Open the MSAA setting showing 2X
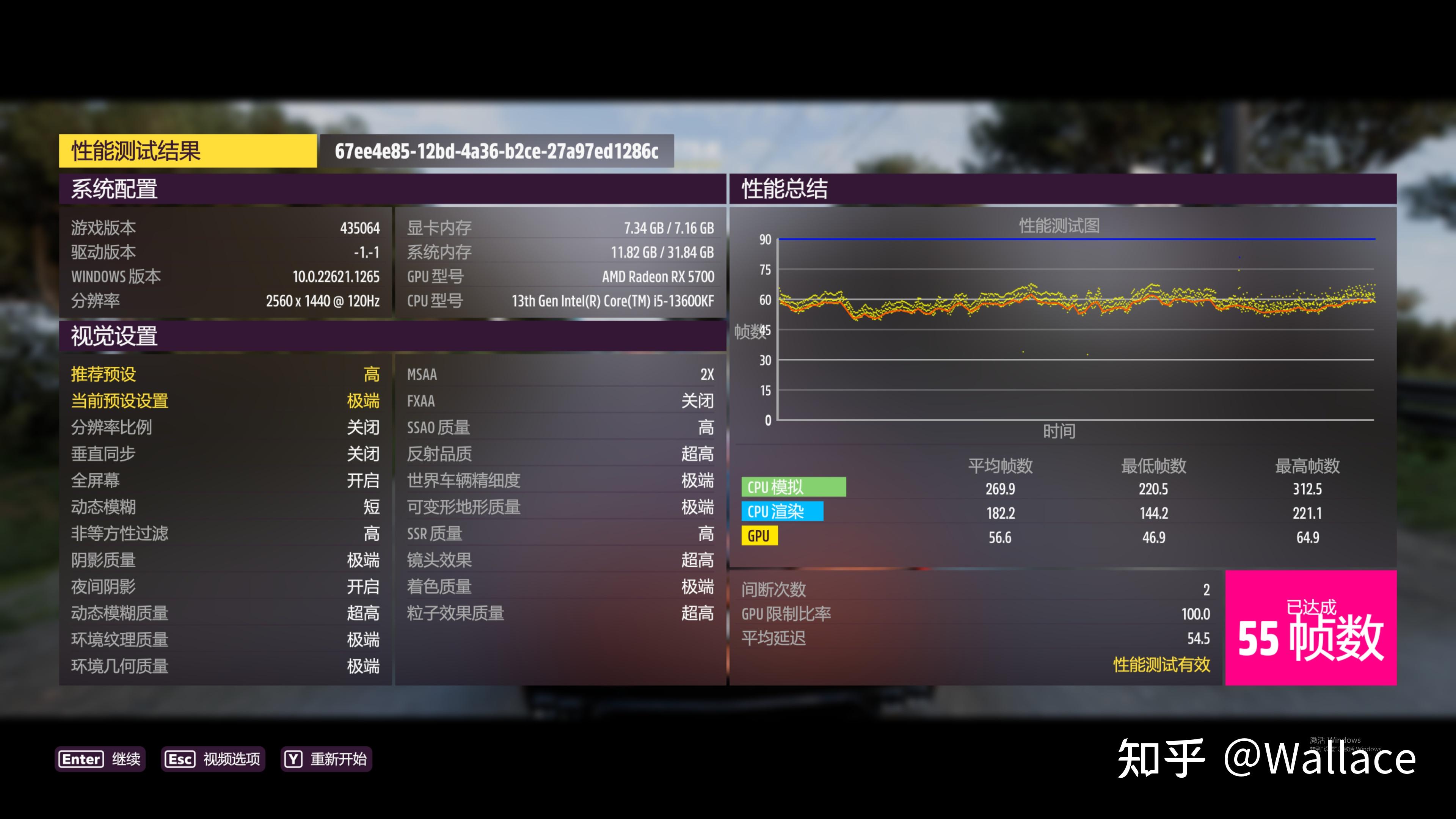 click(x=560, y=374)
